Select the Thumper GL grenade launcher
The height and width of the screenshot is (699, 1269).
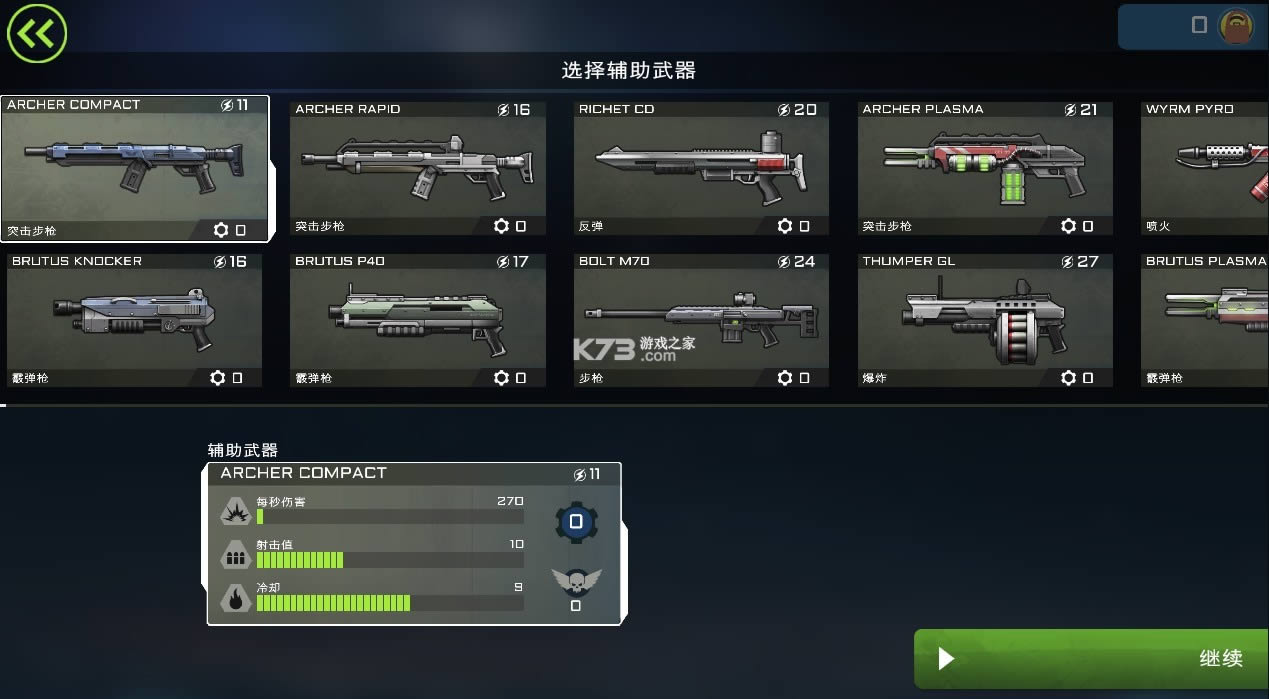pyautogui.click(x=984, y=320)
